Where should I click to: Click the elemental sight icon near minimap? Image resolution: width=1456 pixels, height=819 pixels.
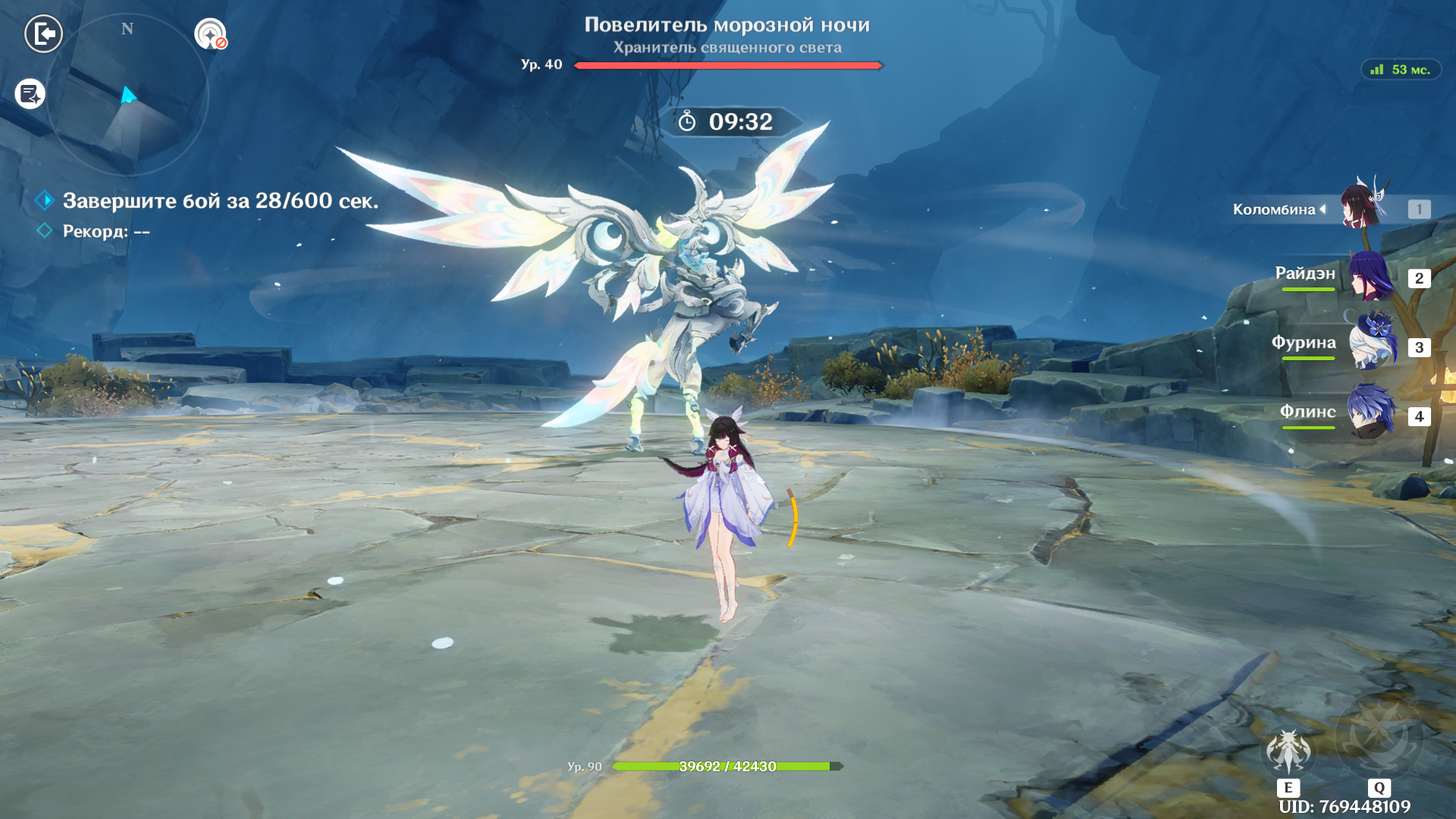[210, 34]
